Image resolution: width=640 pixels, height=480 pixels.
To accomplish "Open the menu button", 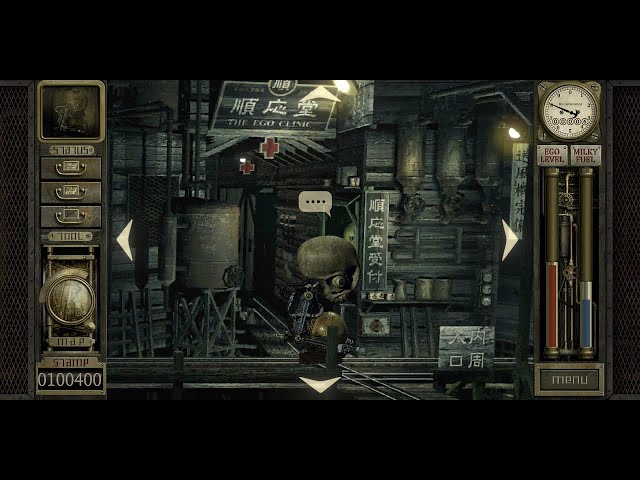I will [570, 380].
